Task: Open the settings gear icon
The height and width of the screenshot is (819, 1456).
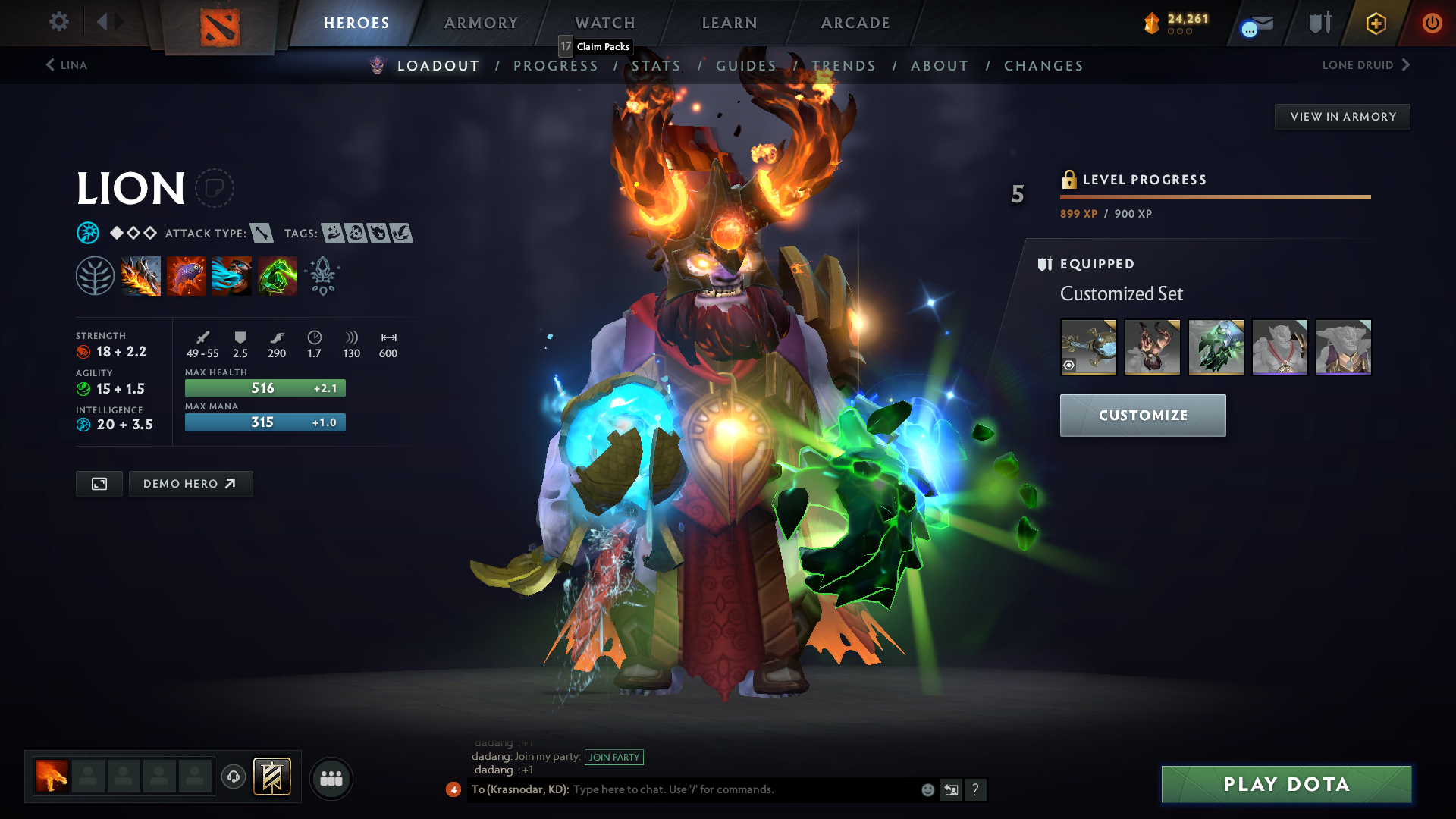Action: (x=58, y=22)
